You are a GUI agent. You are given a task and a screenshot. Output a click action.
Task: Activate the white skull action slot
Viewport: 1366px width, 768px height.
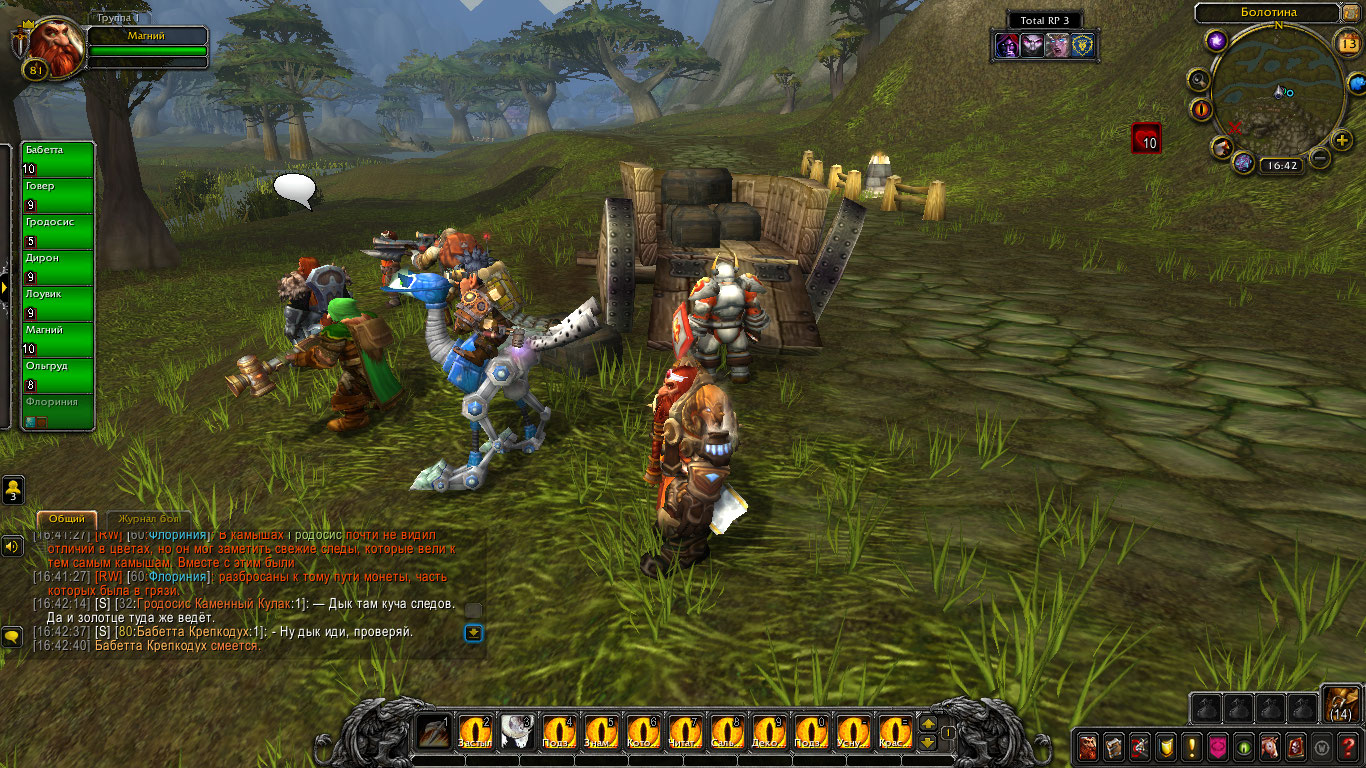[517, 733]
